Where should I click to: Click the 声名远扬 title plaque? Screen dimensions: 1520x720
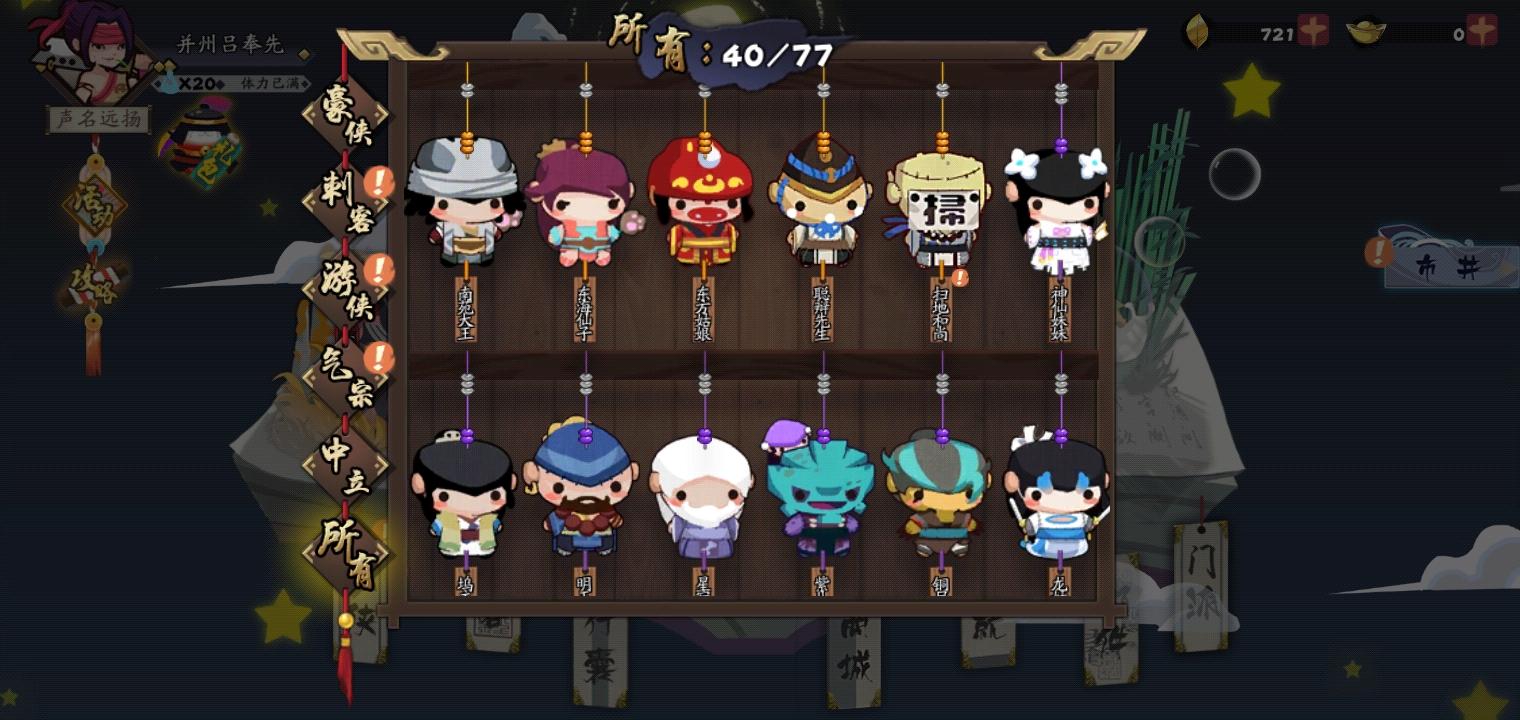point(97,119)
